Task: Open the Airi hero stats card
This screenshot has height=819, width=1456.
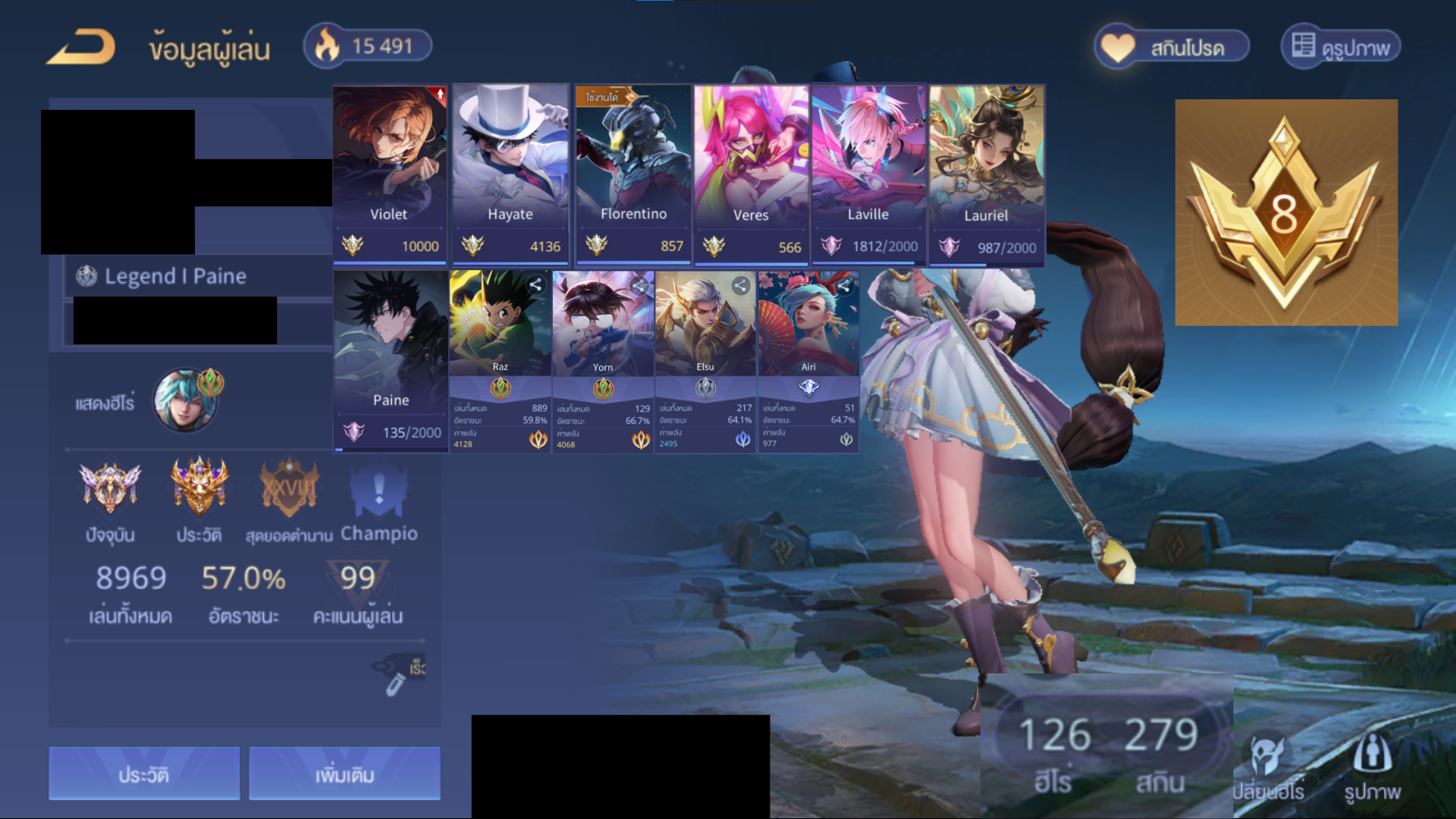Action: [808, 361]
